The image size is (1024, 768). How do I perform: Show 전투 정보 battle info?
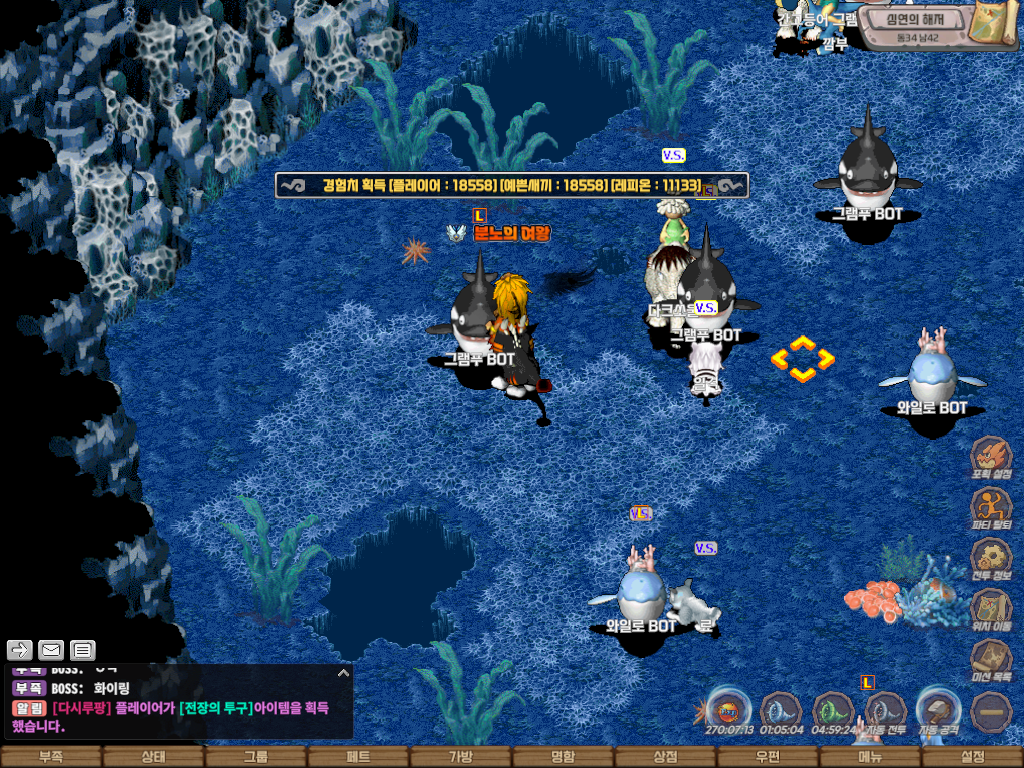[991, 558]
